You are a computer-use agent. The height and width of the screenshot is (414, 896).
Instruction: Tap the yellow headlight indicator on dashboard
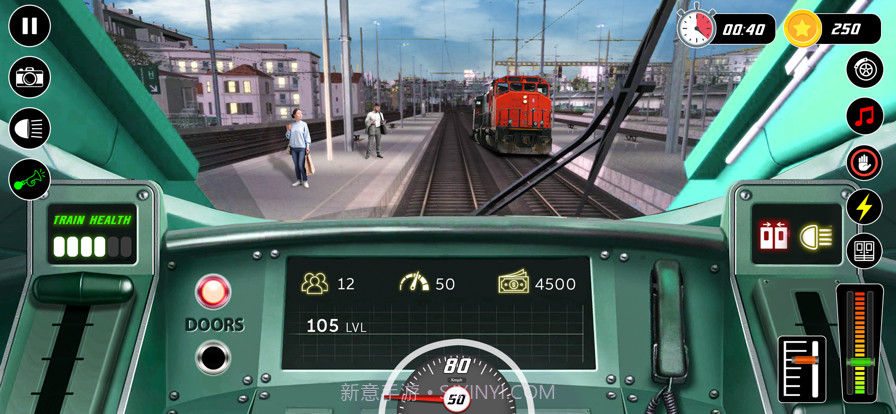point(816,237)
